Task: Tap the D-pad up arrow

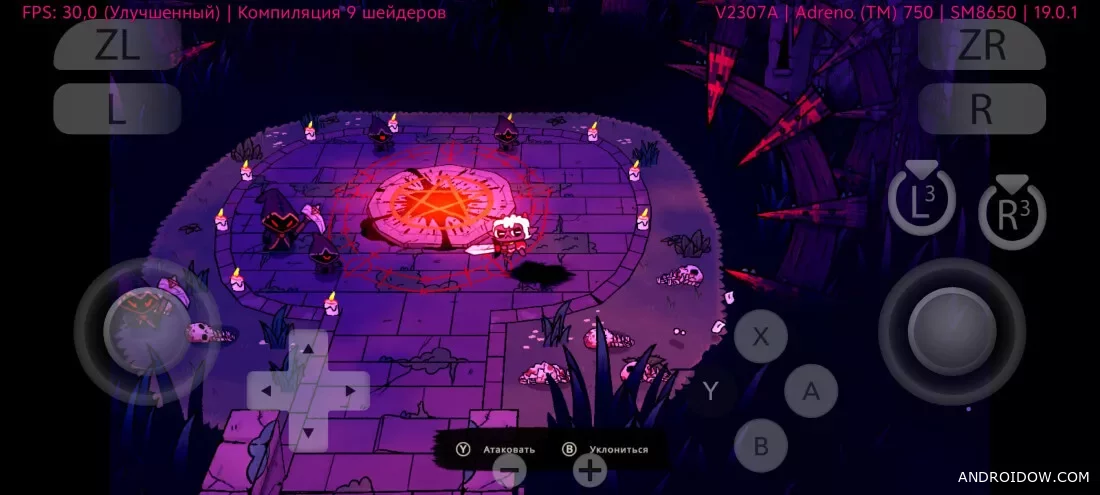Action: point(308,349)
